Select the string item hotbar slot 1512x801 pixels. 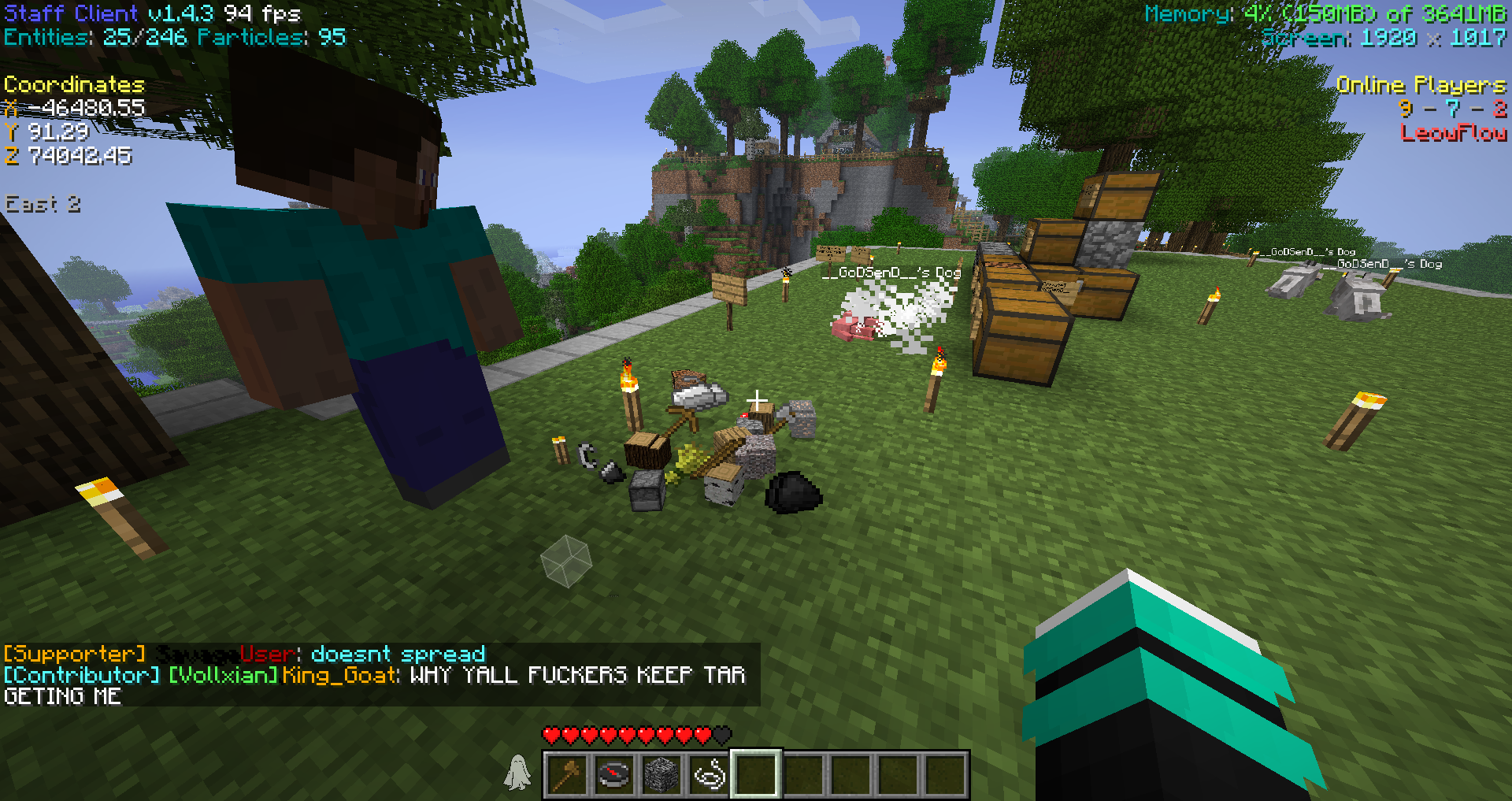pyautogui.click(x=709, y=774)
